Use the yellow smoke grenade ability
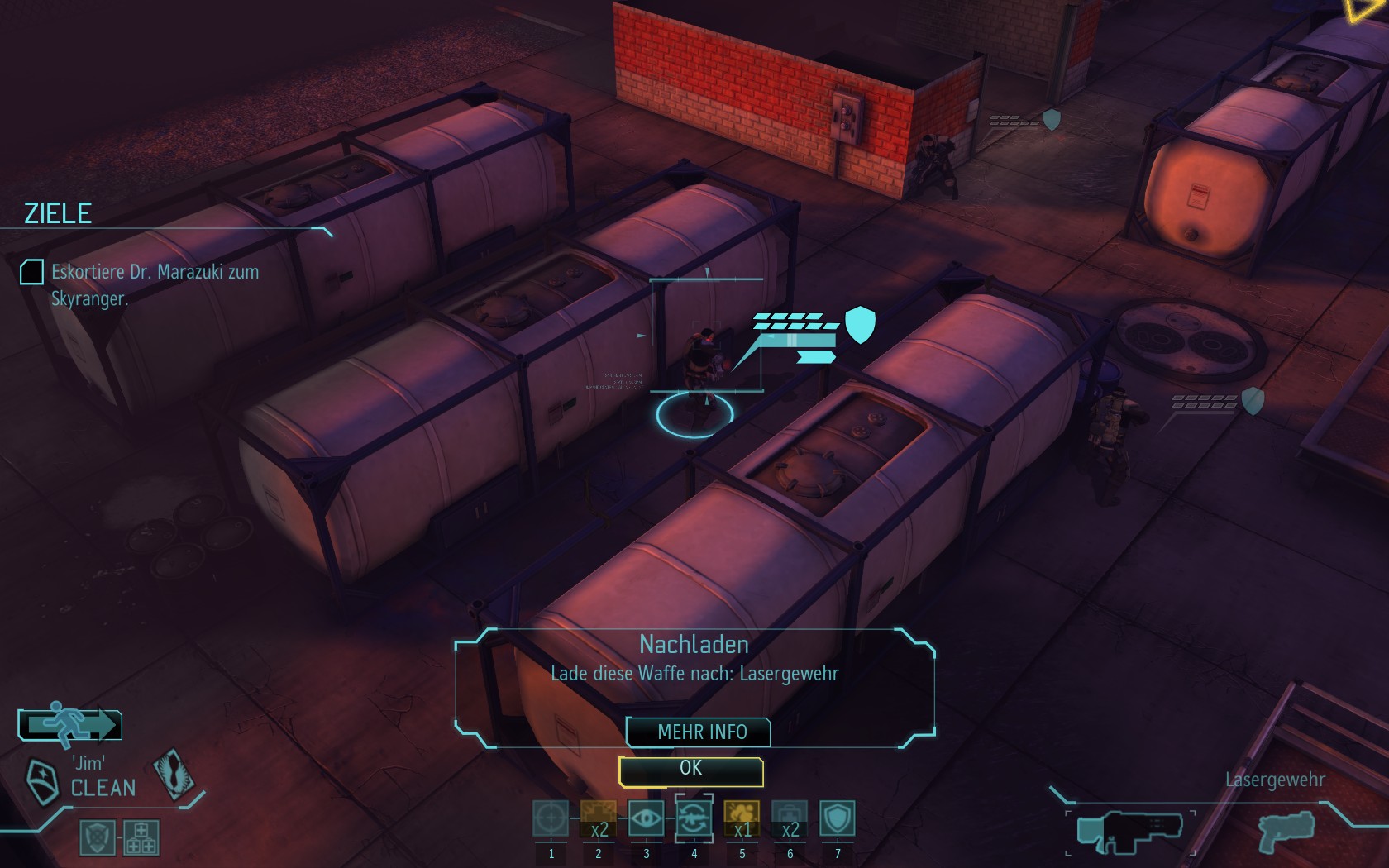 (742, 819)
